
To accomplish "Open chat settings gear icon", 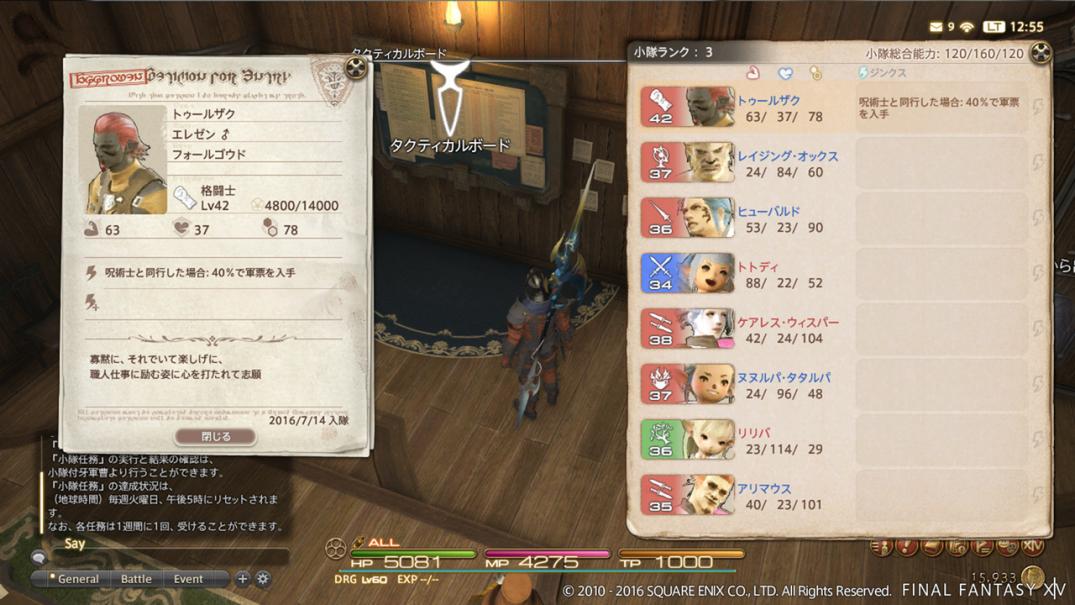I will coord(263,578).
